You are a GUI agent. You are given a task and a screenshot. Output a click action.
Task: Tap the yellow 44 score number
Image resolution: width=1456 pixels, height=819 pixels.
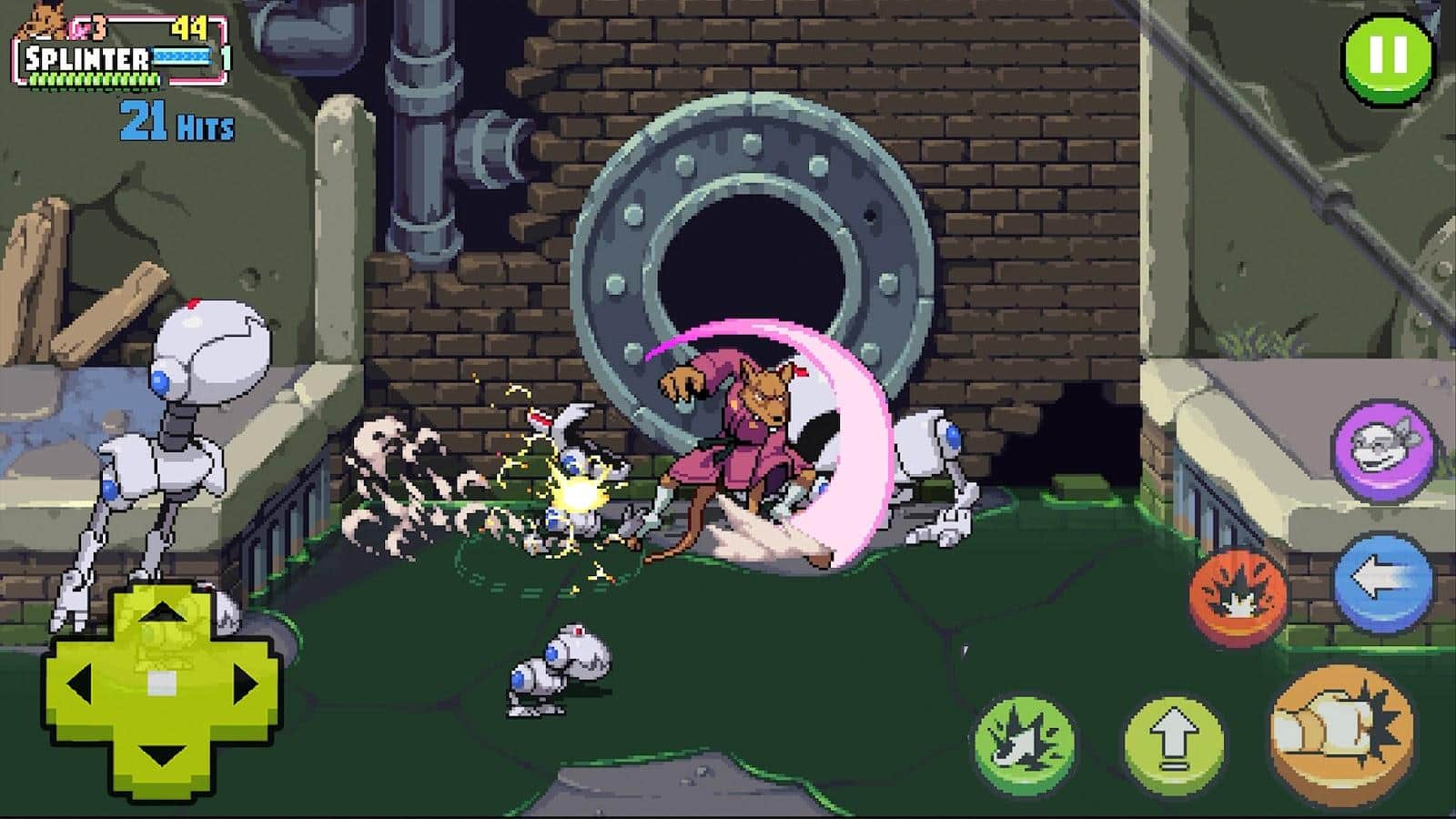coord(188,27)
